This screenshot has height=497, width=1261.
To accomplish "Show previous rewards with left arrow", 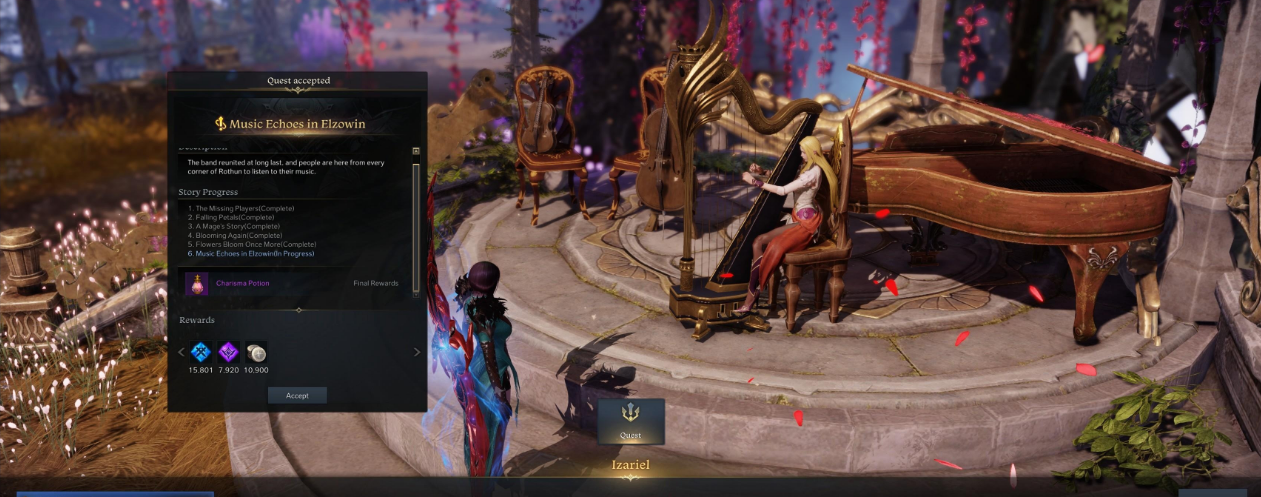I will 181,352.
